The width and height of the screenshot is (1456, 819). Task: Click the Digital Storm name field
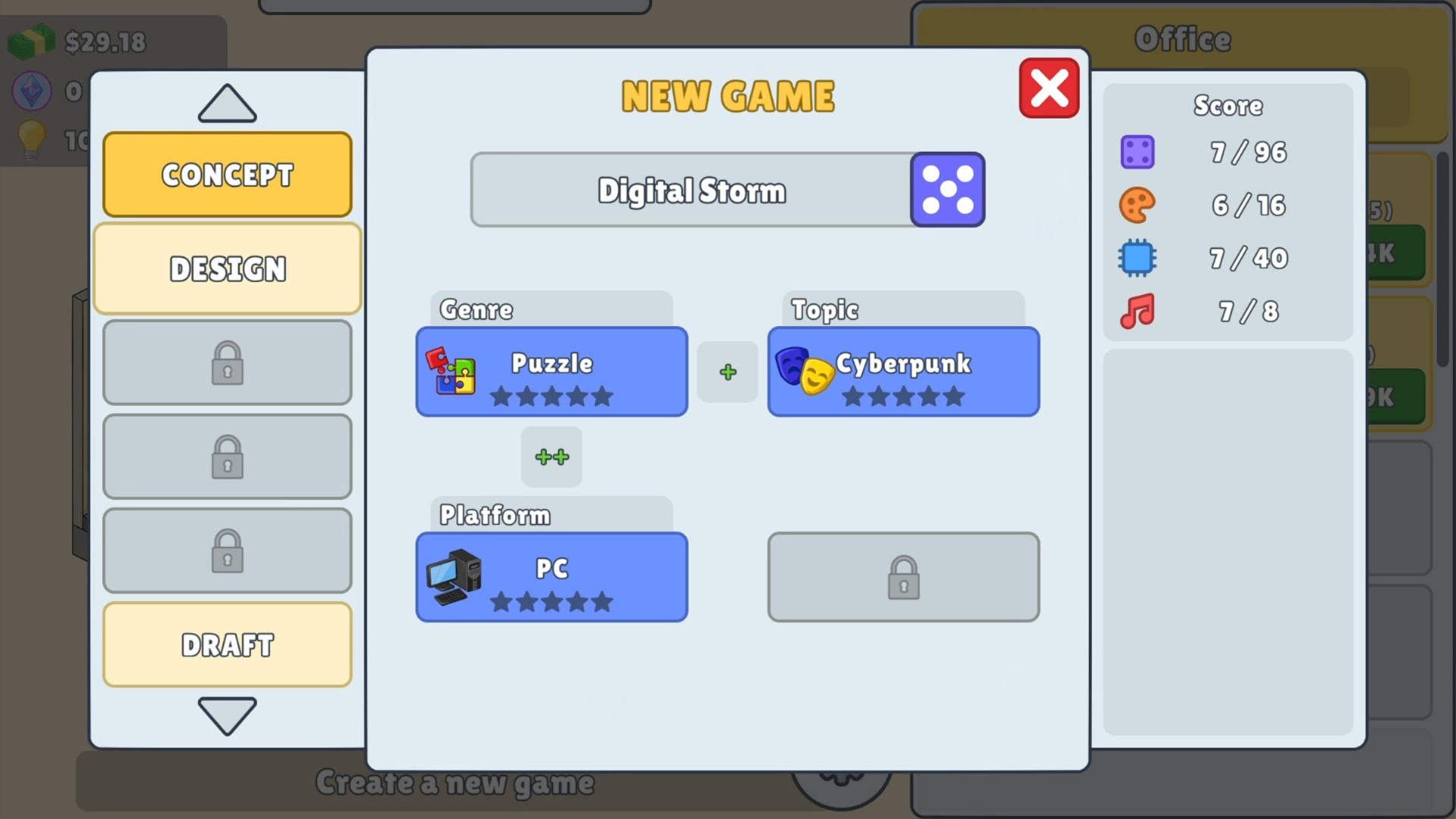click(x=690, y=190)
